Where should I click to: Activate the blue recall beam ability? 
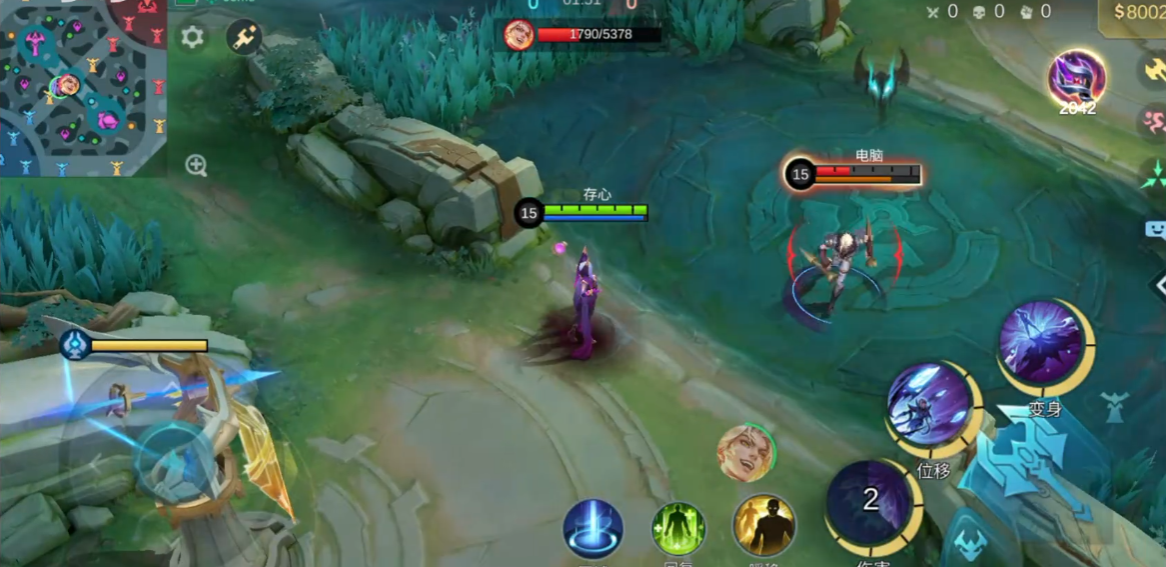(x=593, y=529)
